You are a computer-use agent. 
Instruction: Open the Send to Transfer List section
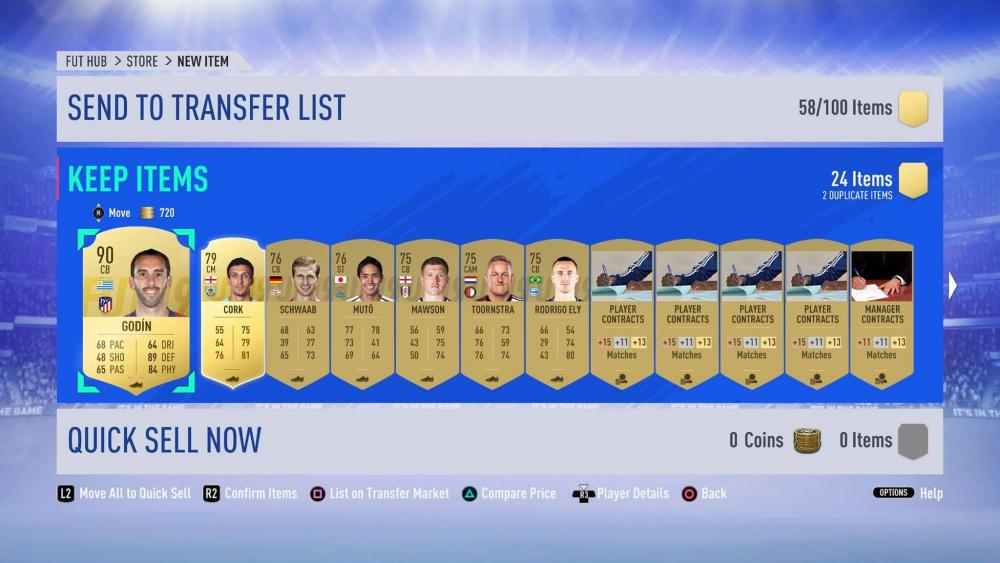click(x=206, y=108)
